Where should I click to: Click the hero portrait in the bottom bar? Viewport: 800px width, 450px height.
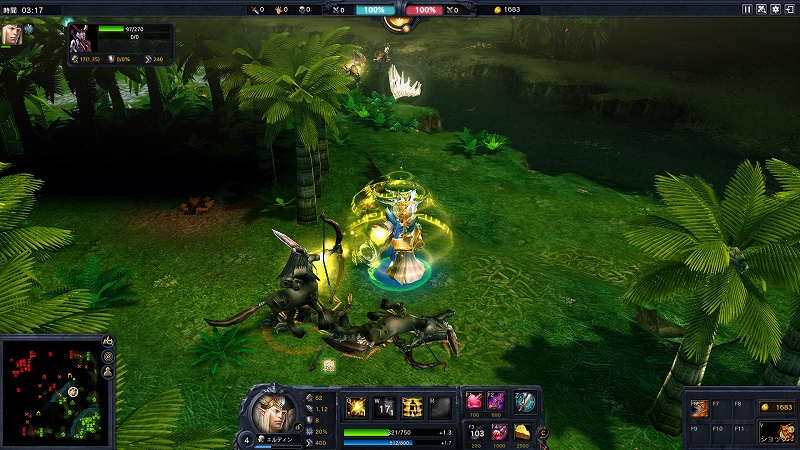coord(268,410)
